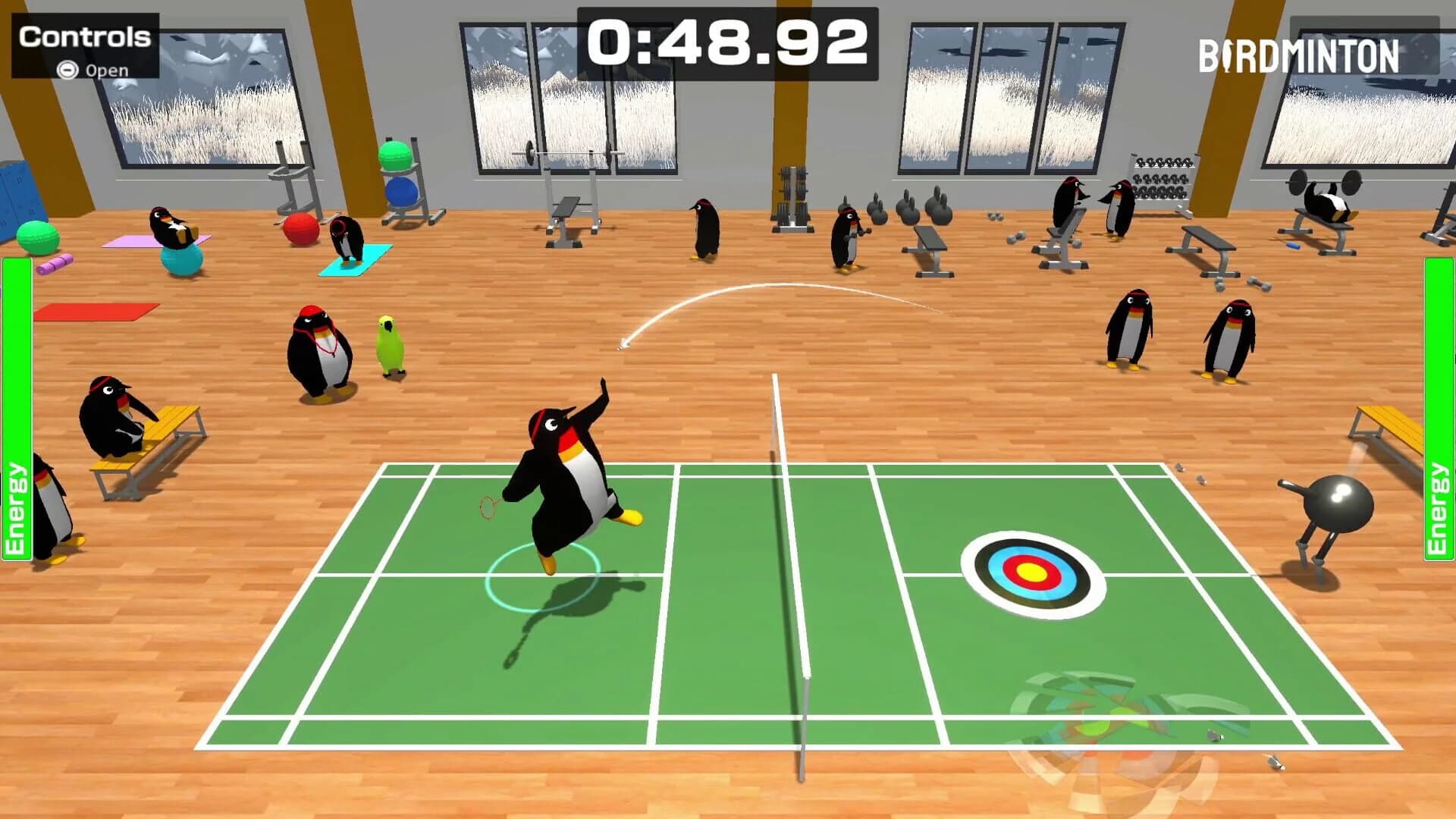Click the shuttlecock in mid-flight
1456x819 pixels.
pyautogui.click(x=622, y=344)
